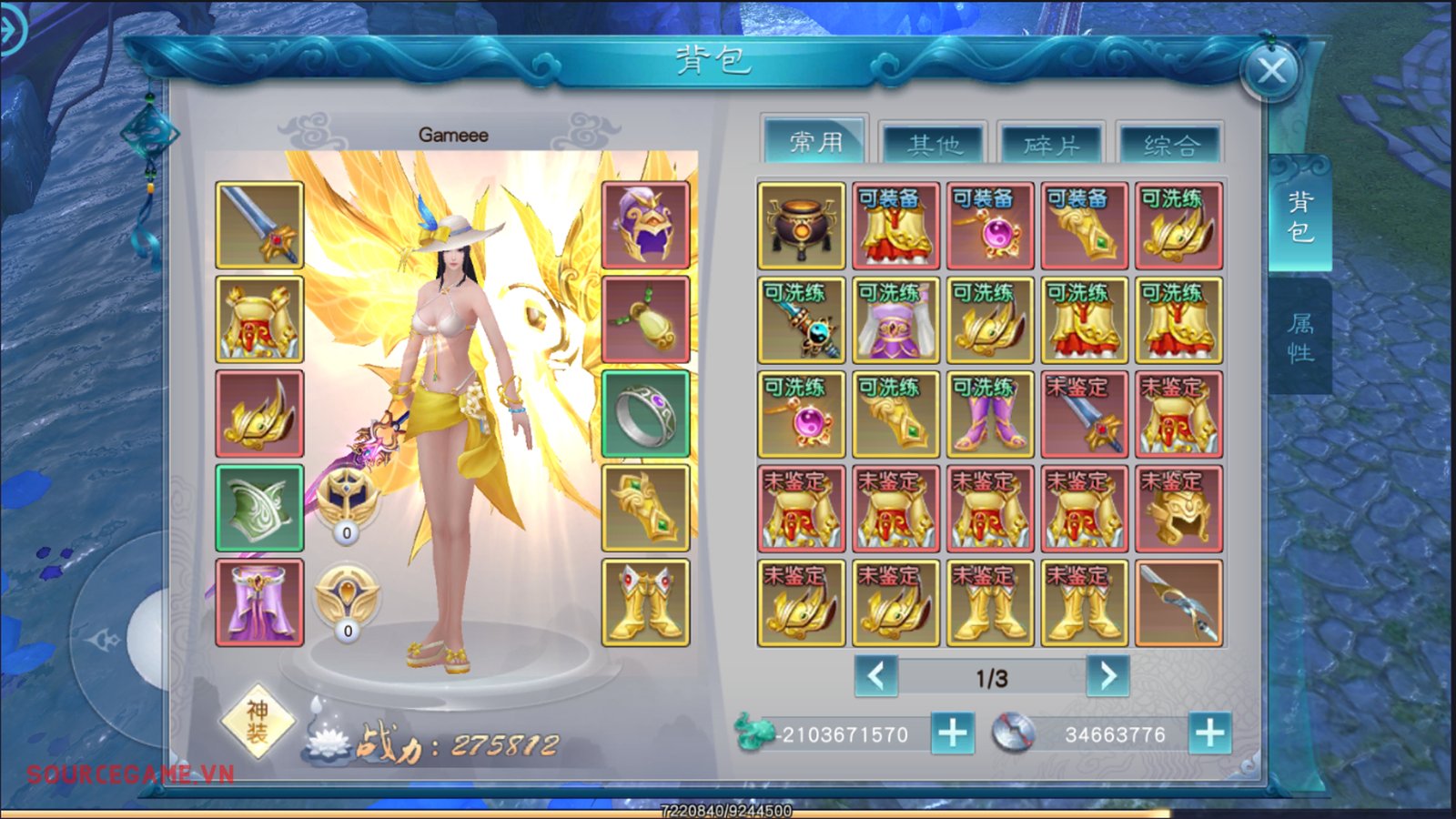Close the backpack window
Screen dimensions: 1456x819
pos(1271,70)
